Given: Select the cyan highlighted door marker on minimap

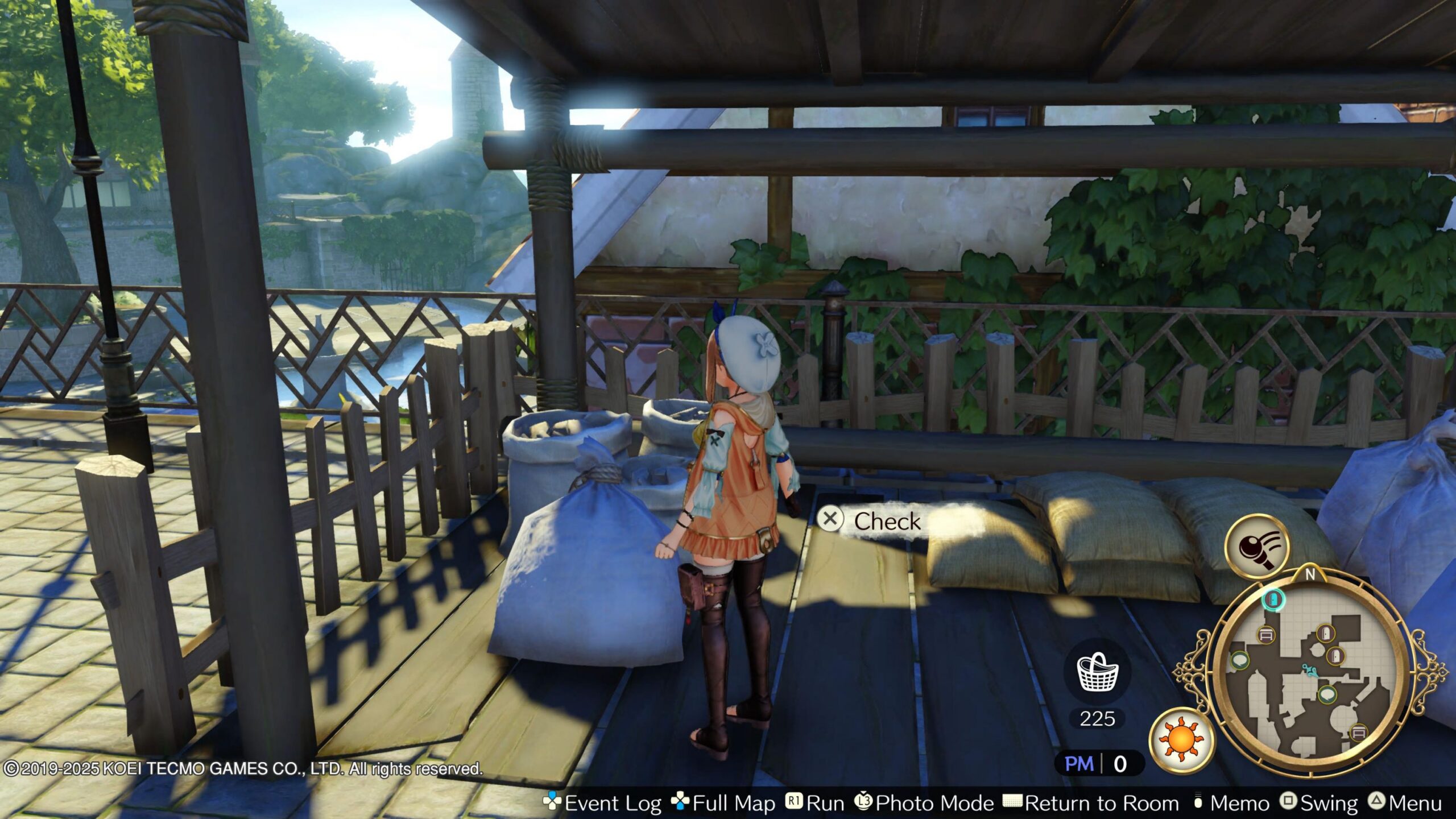Looking at the screenshot, I should click(1273, 599).
